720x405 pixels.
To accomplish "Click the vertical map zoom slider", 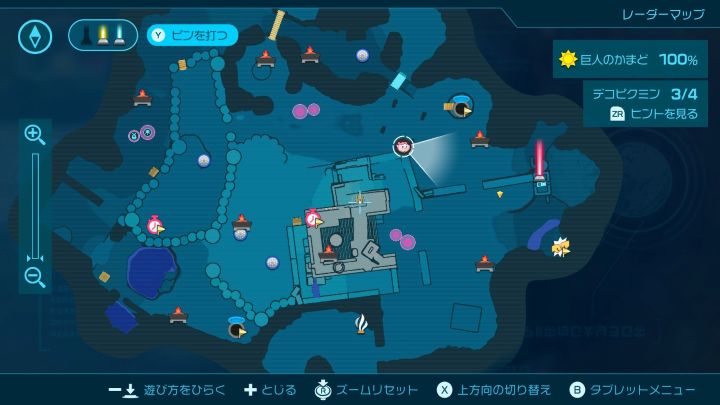I will coord(35,205).
